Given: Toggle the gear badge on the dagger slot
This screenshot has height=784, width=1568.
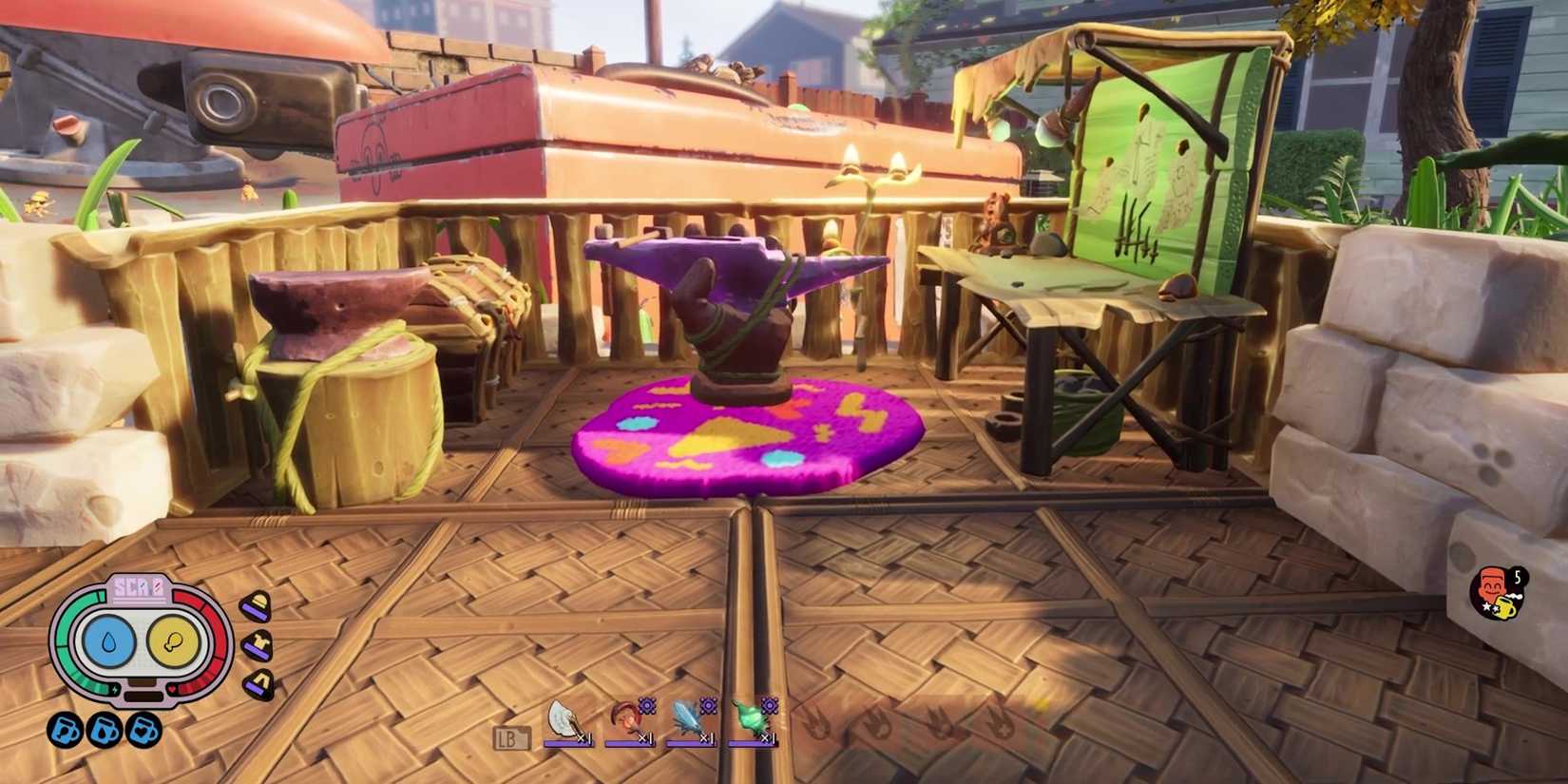Looking at the screenshot, I should (707, 707).
